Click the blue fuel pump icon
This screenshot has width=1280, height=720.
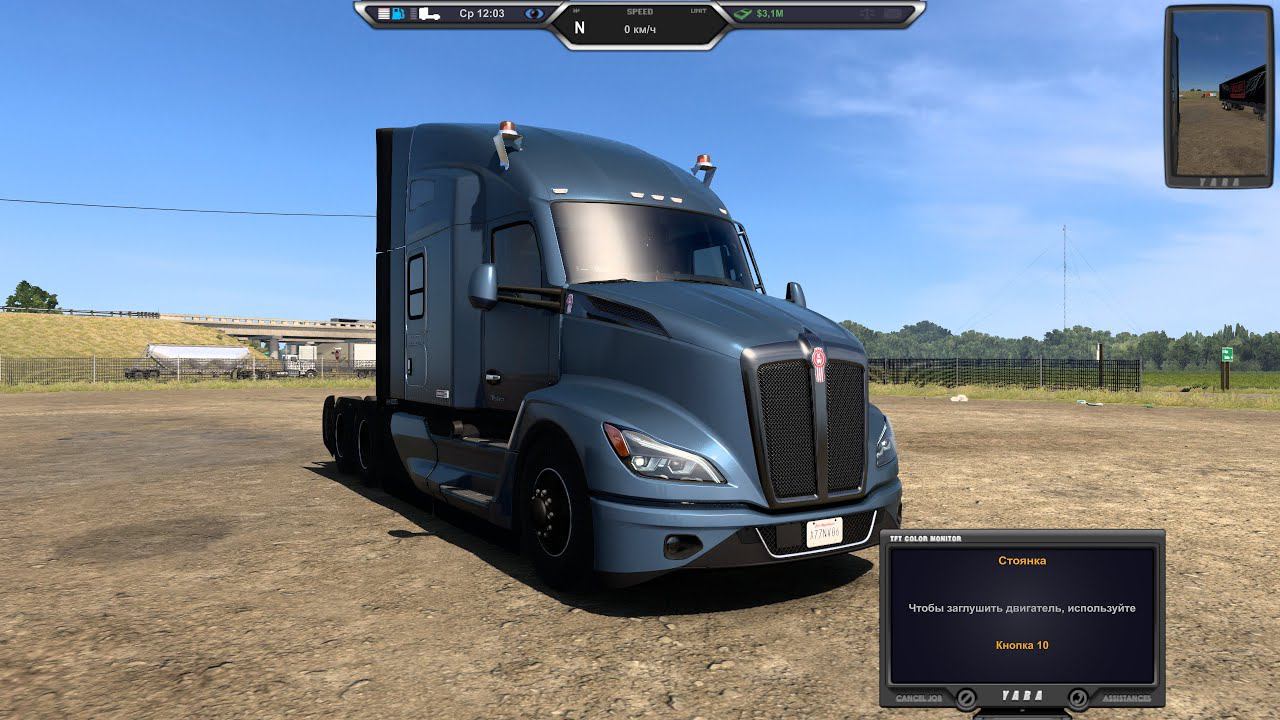pyautogui.click(x=399, y=14)
